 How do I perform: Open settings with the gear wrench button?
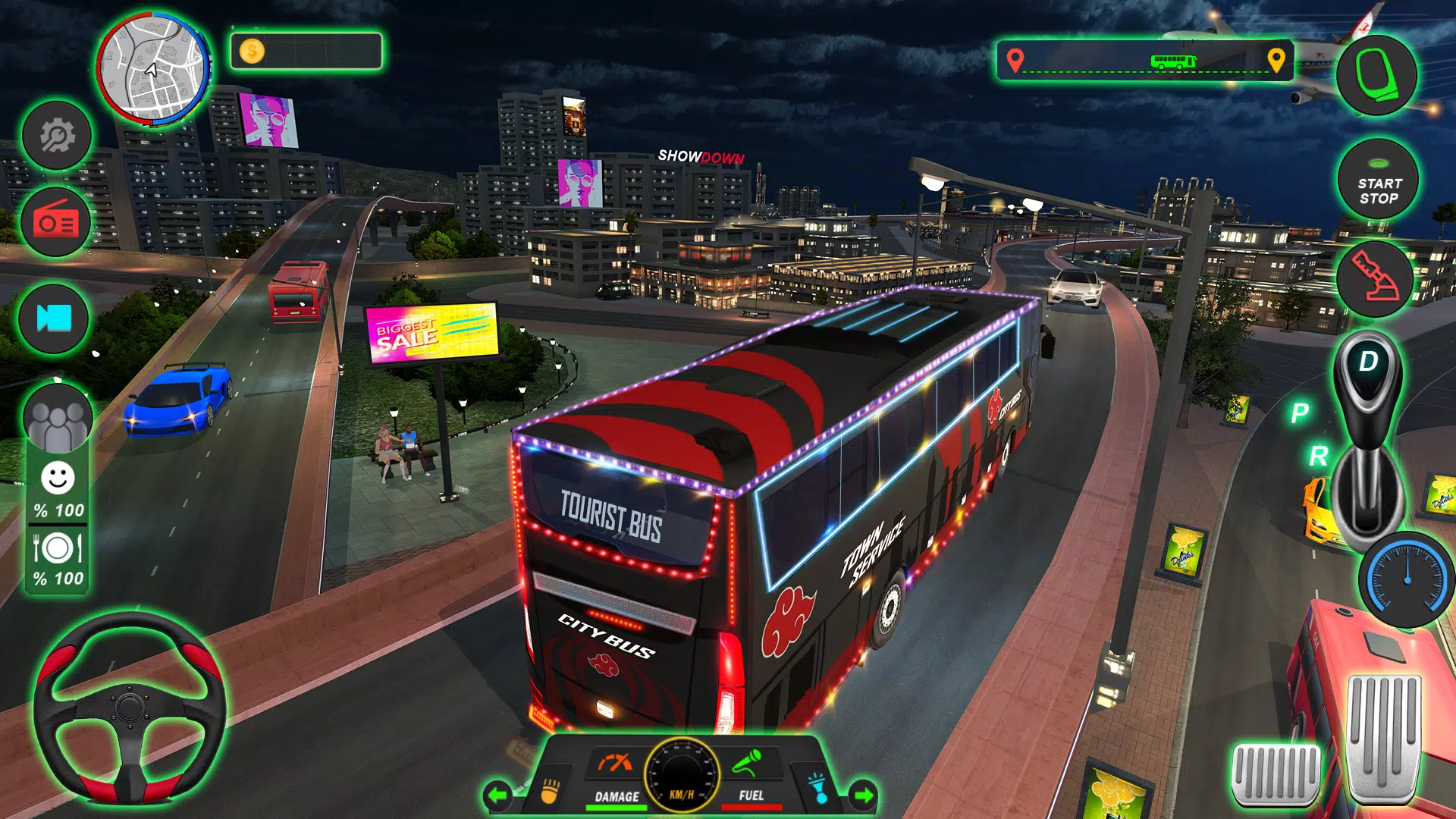pos(57,136)
